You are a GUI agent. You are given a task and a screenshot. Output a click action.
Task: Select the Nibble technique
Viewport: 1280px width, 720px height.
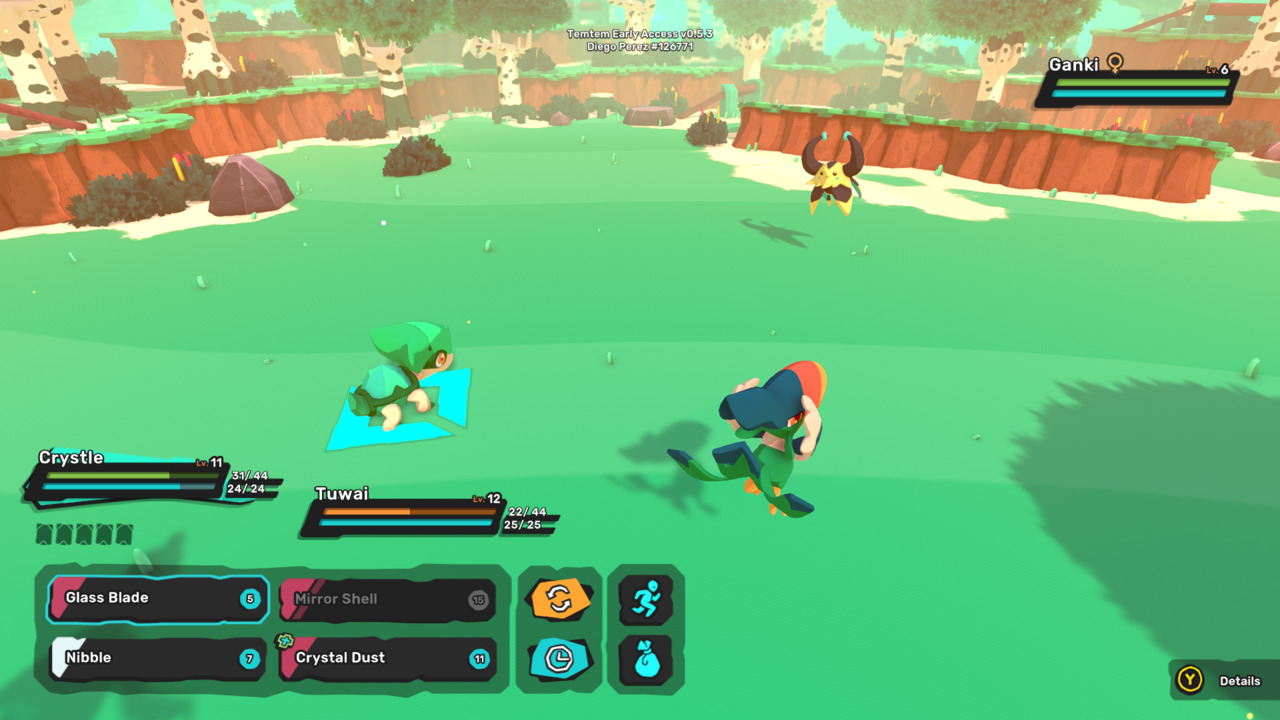tap(158, 658)
